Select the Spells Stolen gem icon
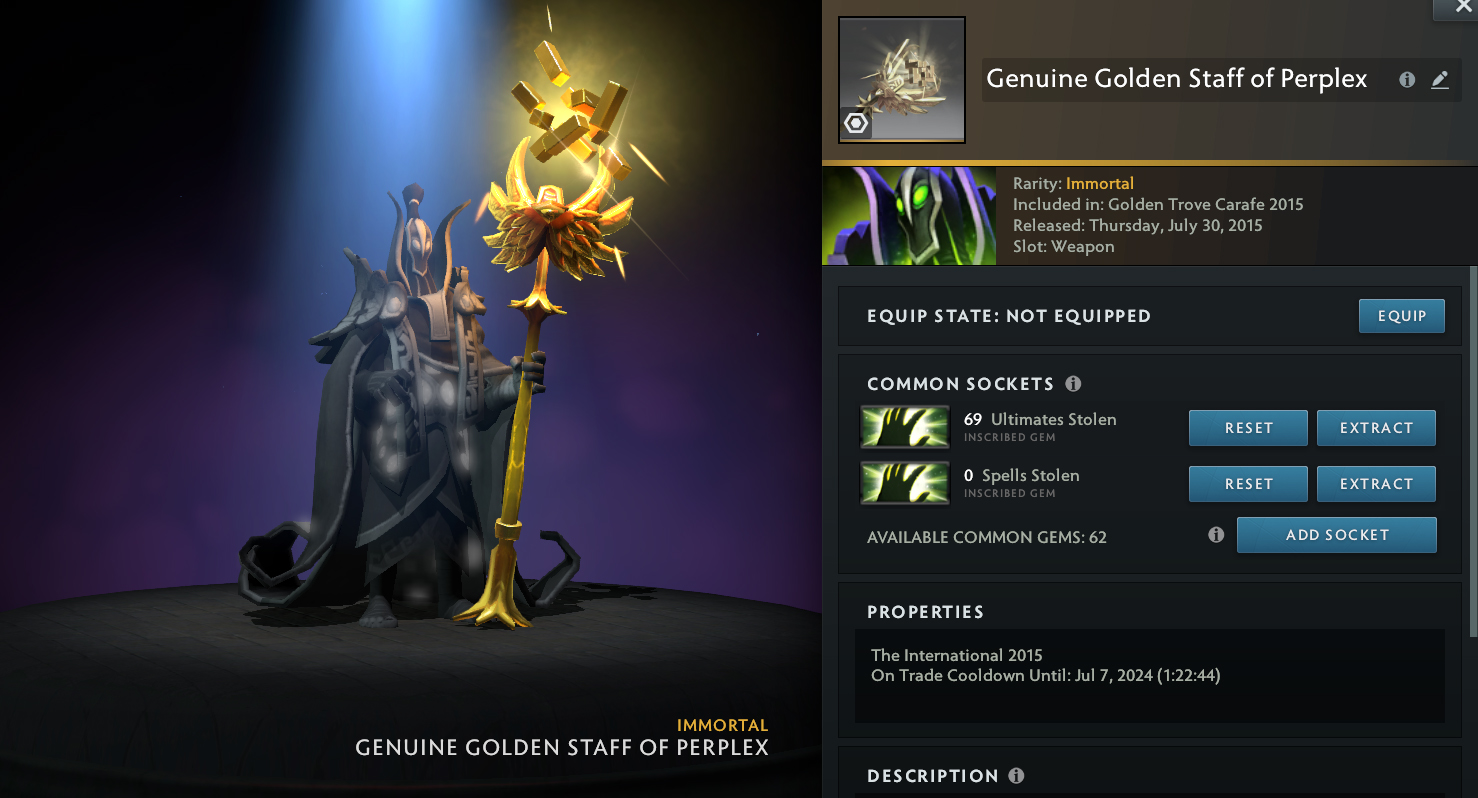1478x798 pixels. click(905, 484)
